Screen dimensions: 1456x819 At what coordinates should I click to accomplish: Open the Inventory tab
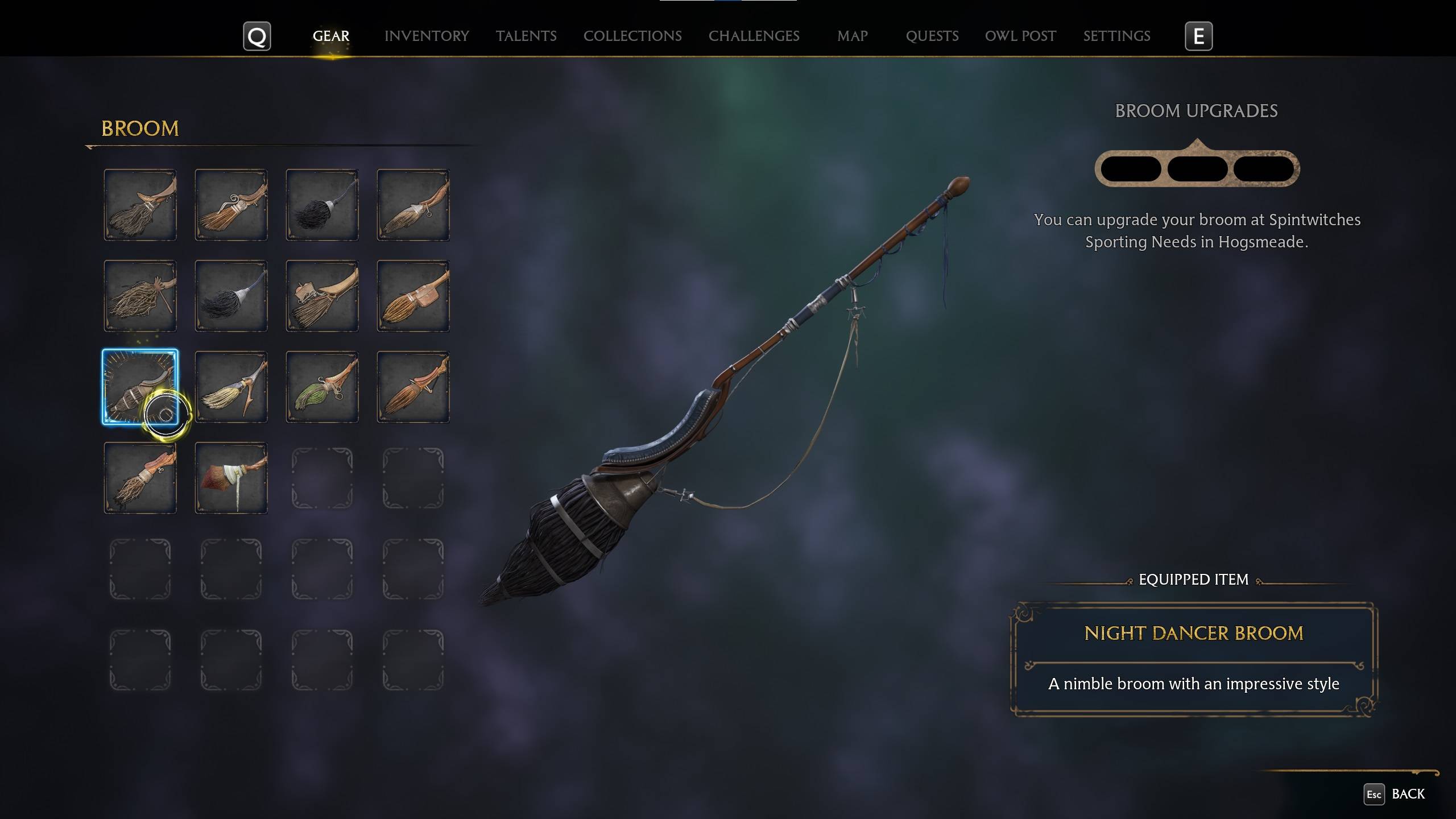point(427,36)
